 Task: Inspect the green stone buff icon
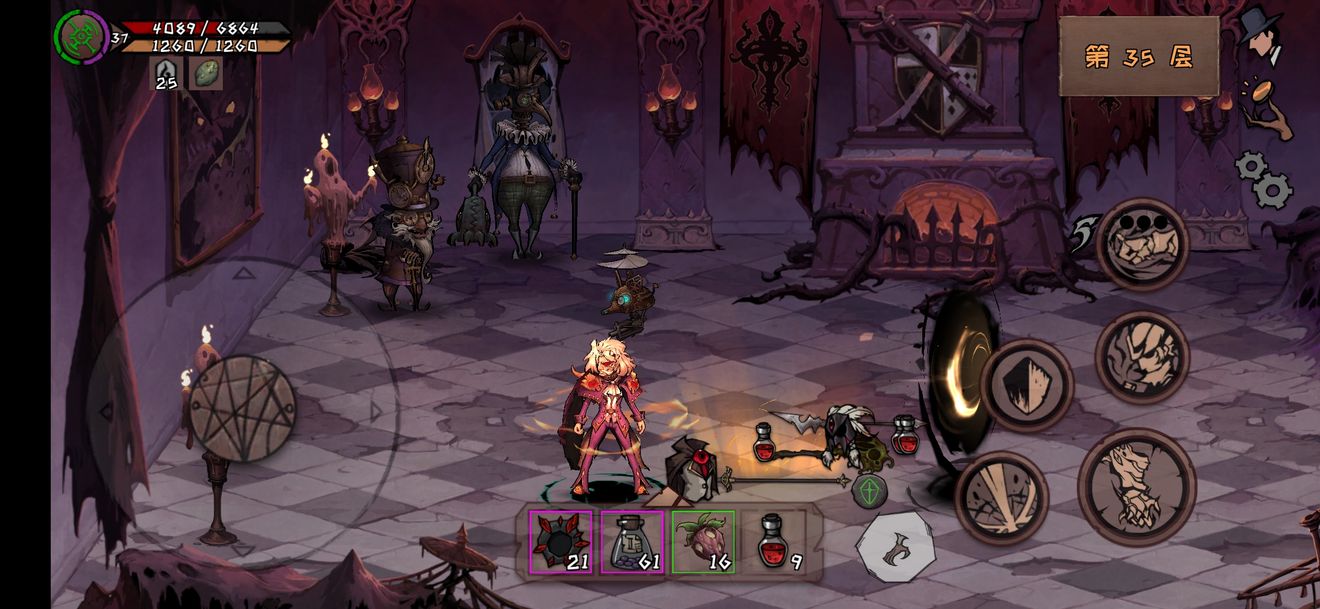tap(205, 73)
